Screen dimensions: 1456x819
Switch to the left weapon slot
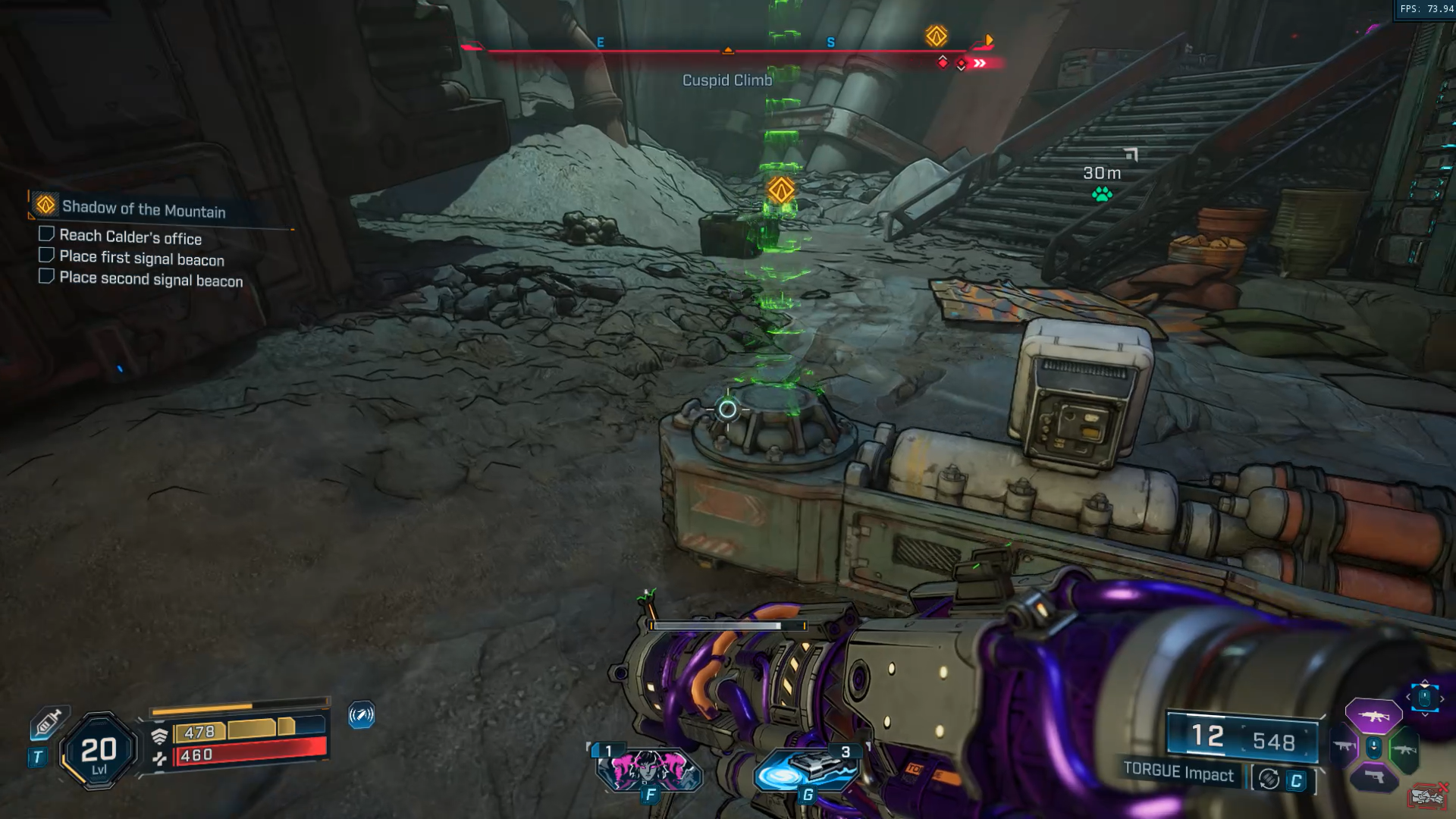click(x=1344, y=747)
